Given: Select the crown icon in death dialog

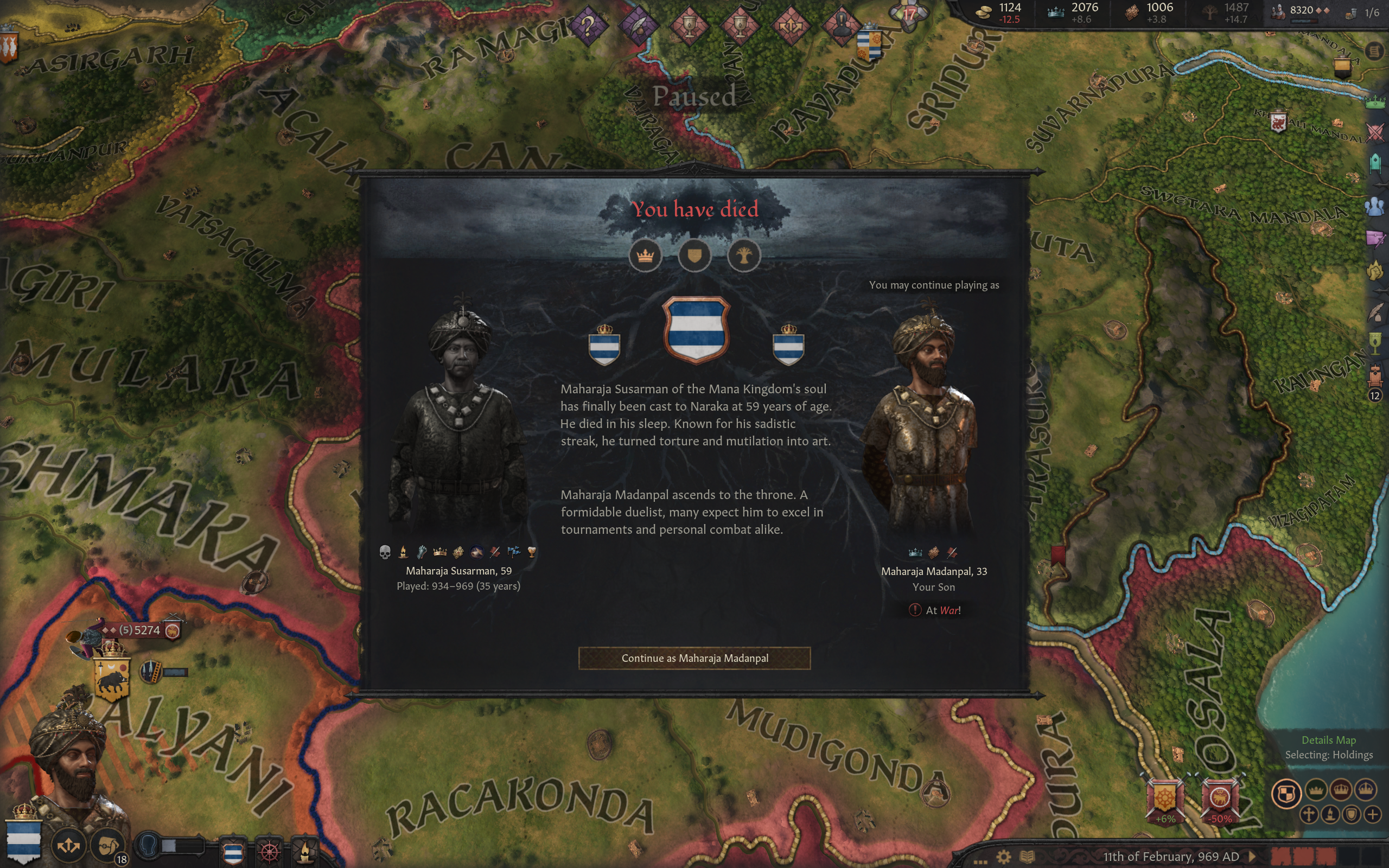Looking at the screenshot, I should point(645,256).
